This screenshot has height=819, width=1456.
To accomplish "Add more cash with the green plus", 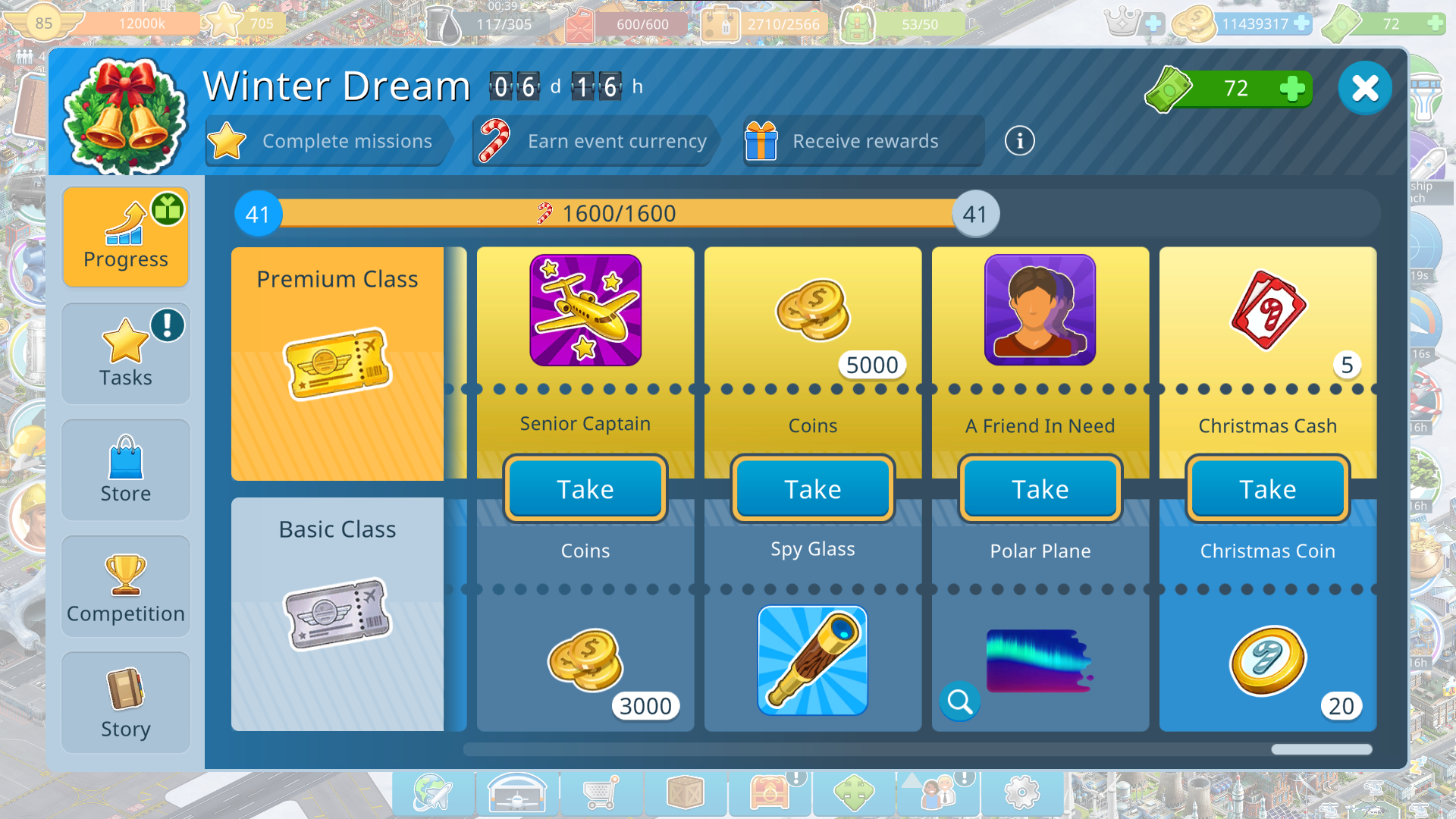I will click(1291, 89).
